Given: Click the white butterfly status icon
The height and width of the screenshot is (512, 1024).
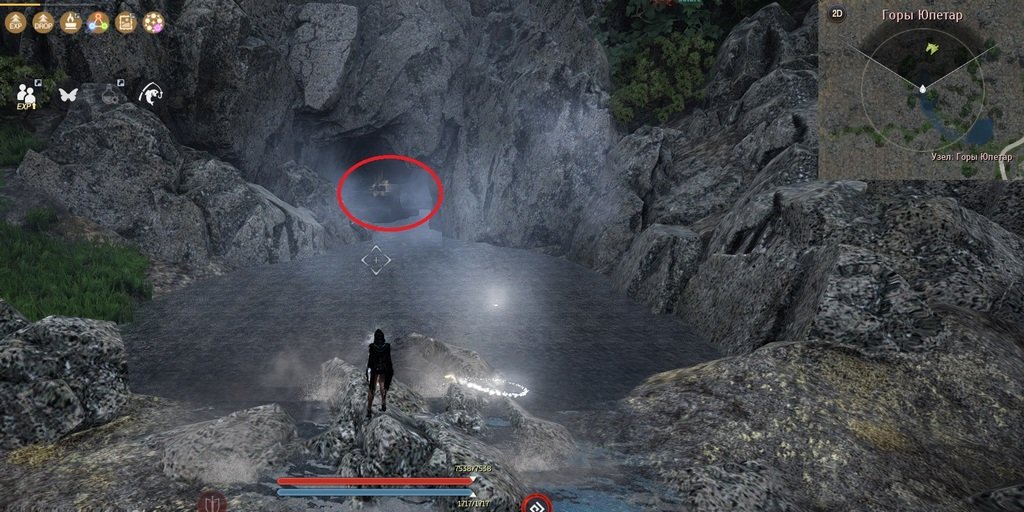Looking at the screenshot, I should click(69, 95).
